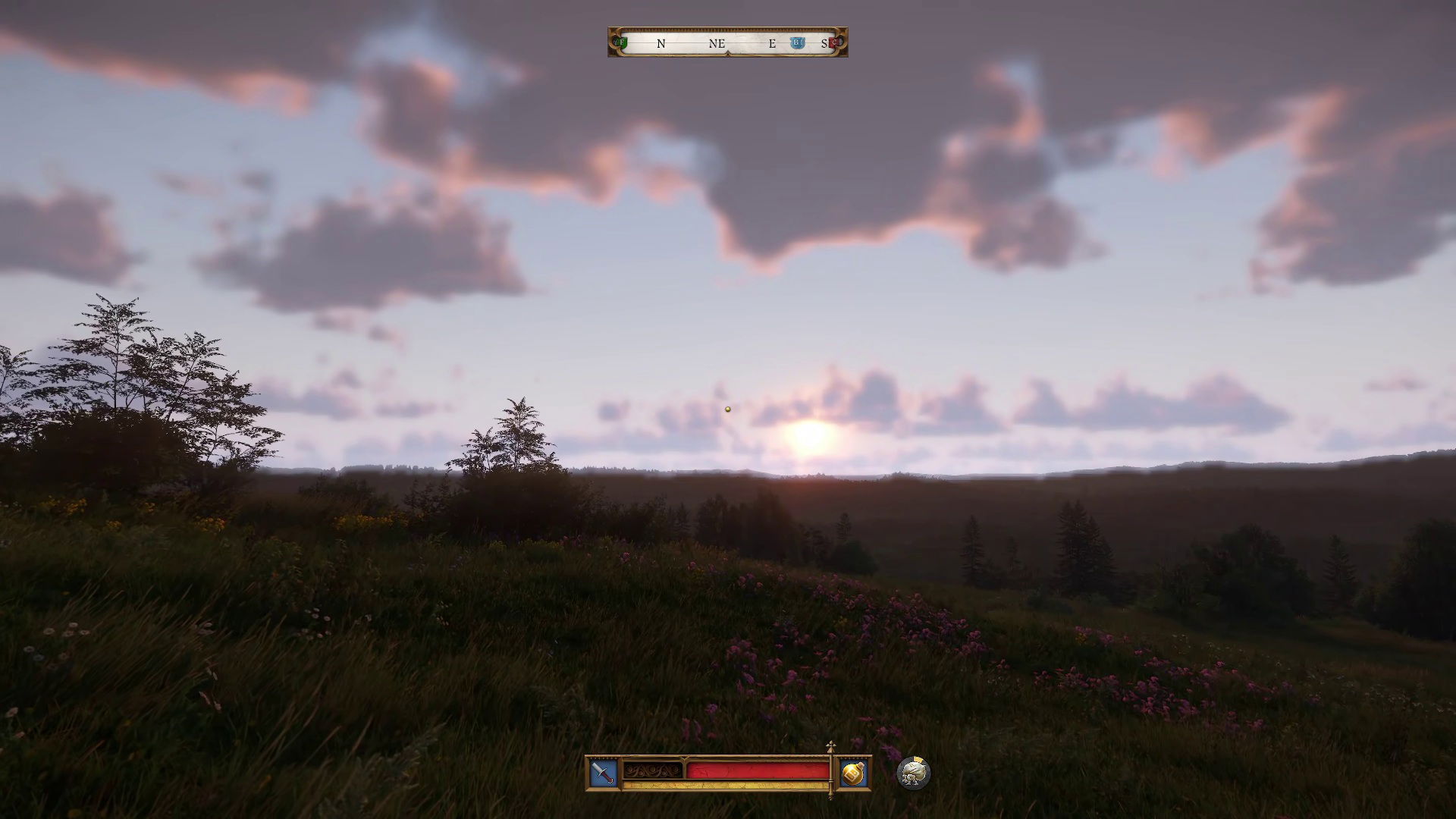This screenshot has width=1456, height=819.
Task: Click the golden potion flask icon
Action: tap(852, 773)
